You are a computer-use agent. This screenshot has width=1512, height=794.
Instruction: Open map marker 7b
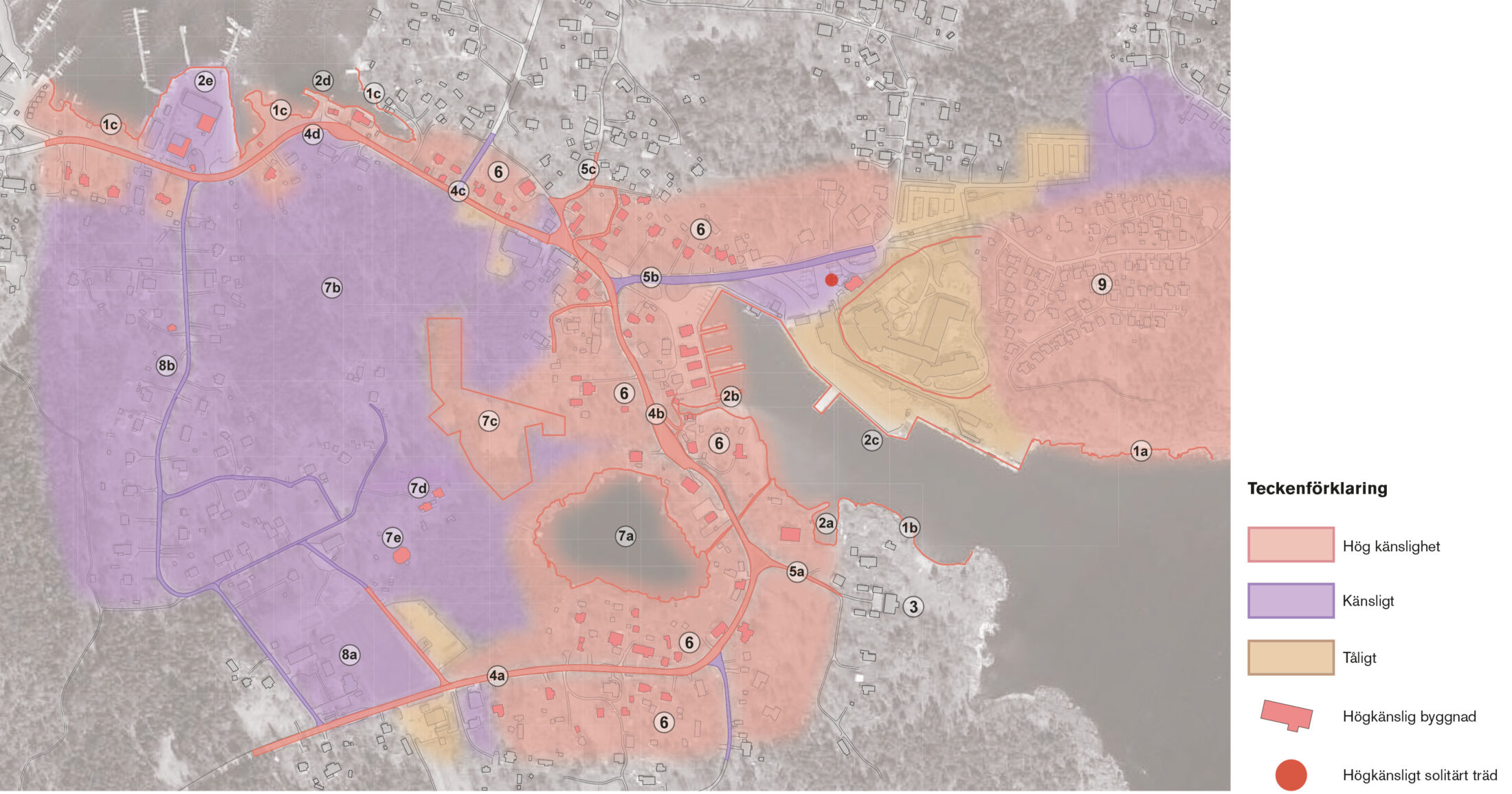[x=332, y=287]
